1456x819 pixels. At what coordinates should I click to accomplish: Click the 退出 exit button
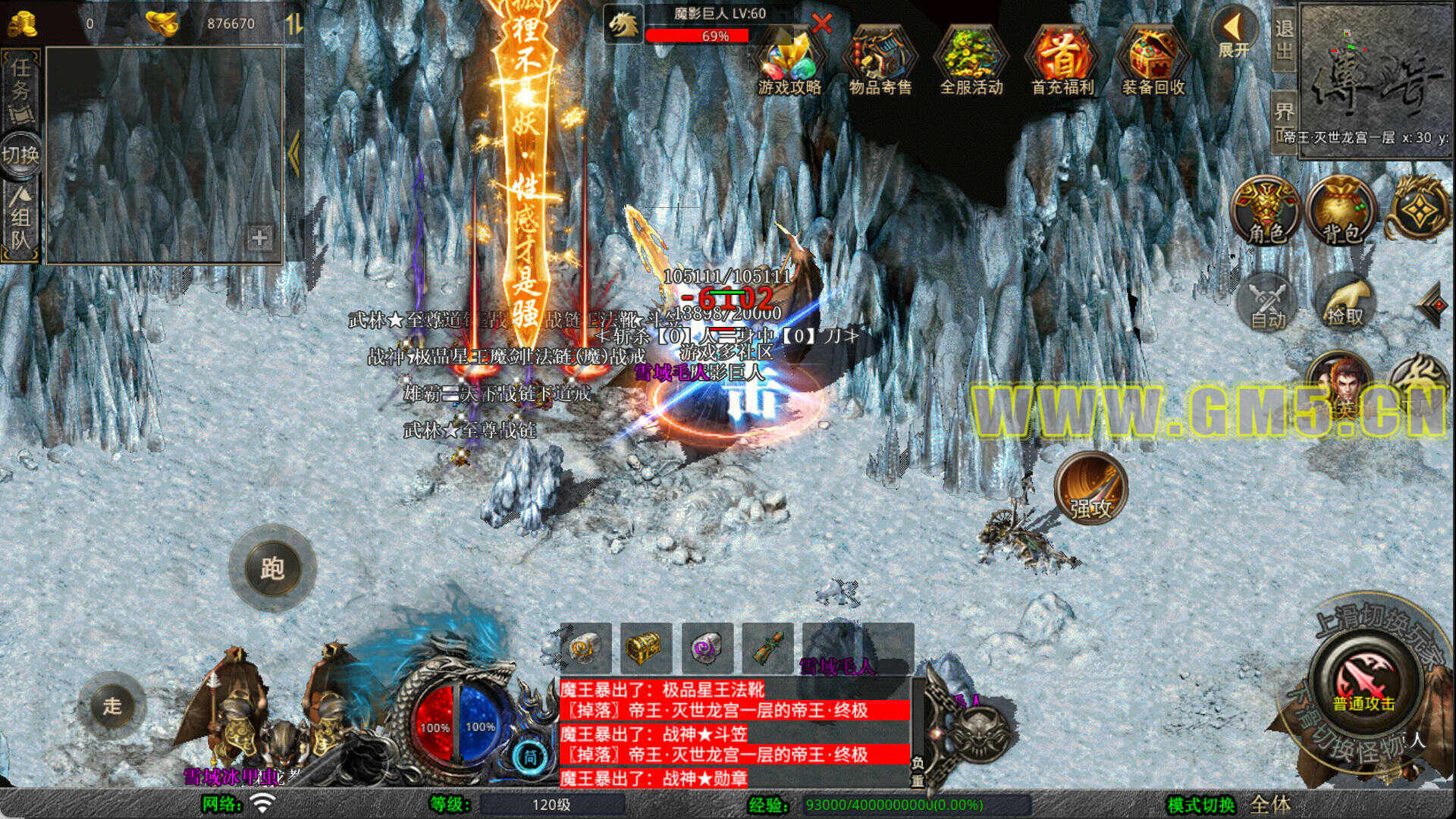point(1283,39)
